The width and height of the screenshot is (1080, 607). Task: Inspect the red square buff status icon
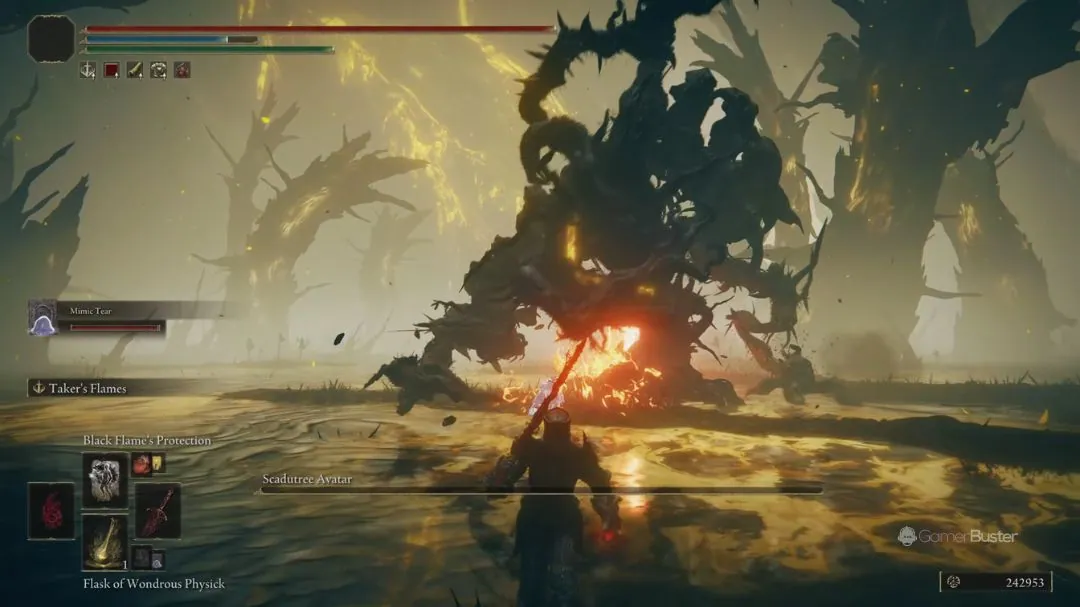pos(112,70)
